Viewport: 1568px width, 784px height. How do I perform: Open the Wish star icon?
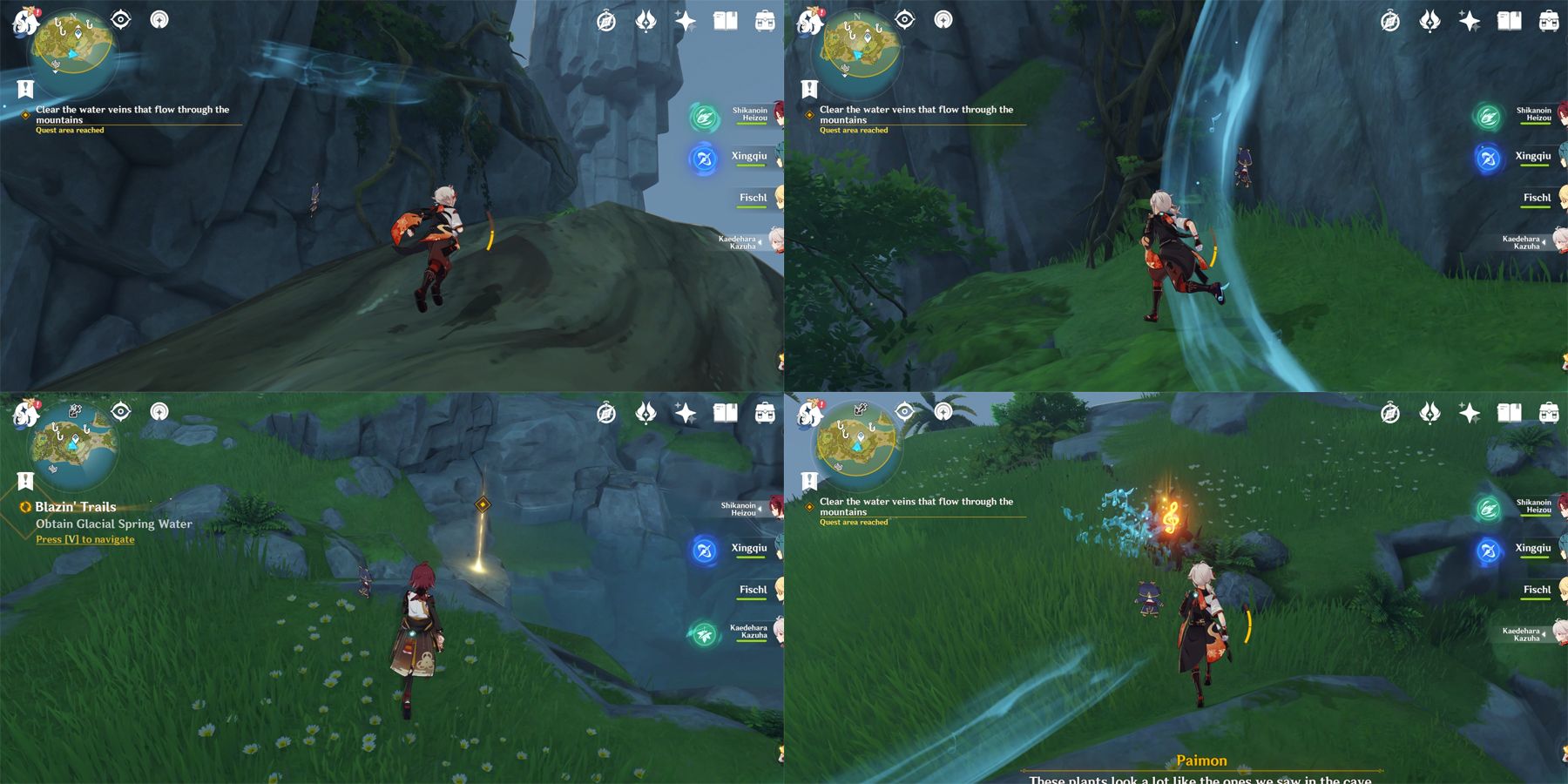click(x=684, y=20)
